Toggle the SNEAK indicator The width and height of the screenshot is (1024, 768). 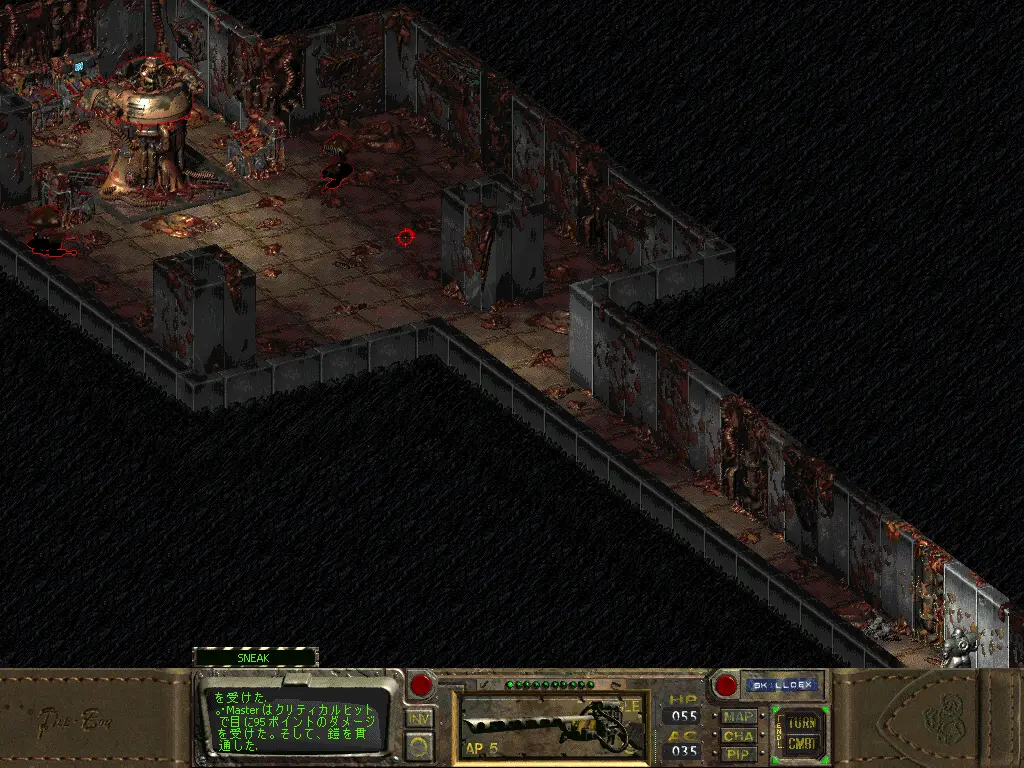point(255,657)
